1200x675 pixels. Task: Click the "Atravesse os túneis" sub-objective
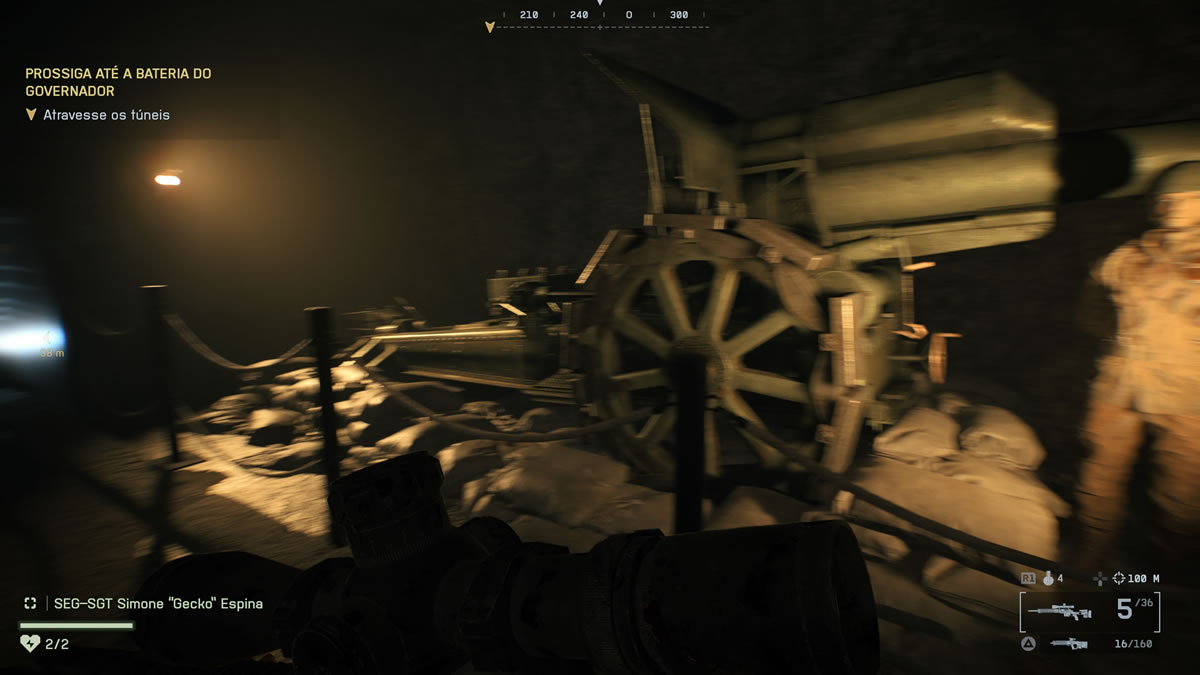click(106, 115)
